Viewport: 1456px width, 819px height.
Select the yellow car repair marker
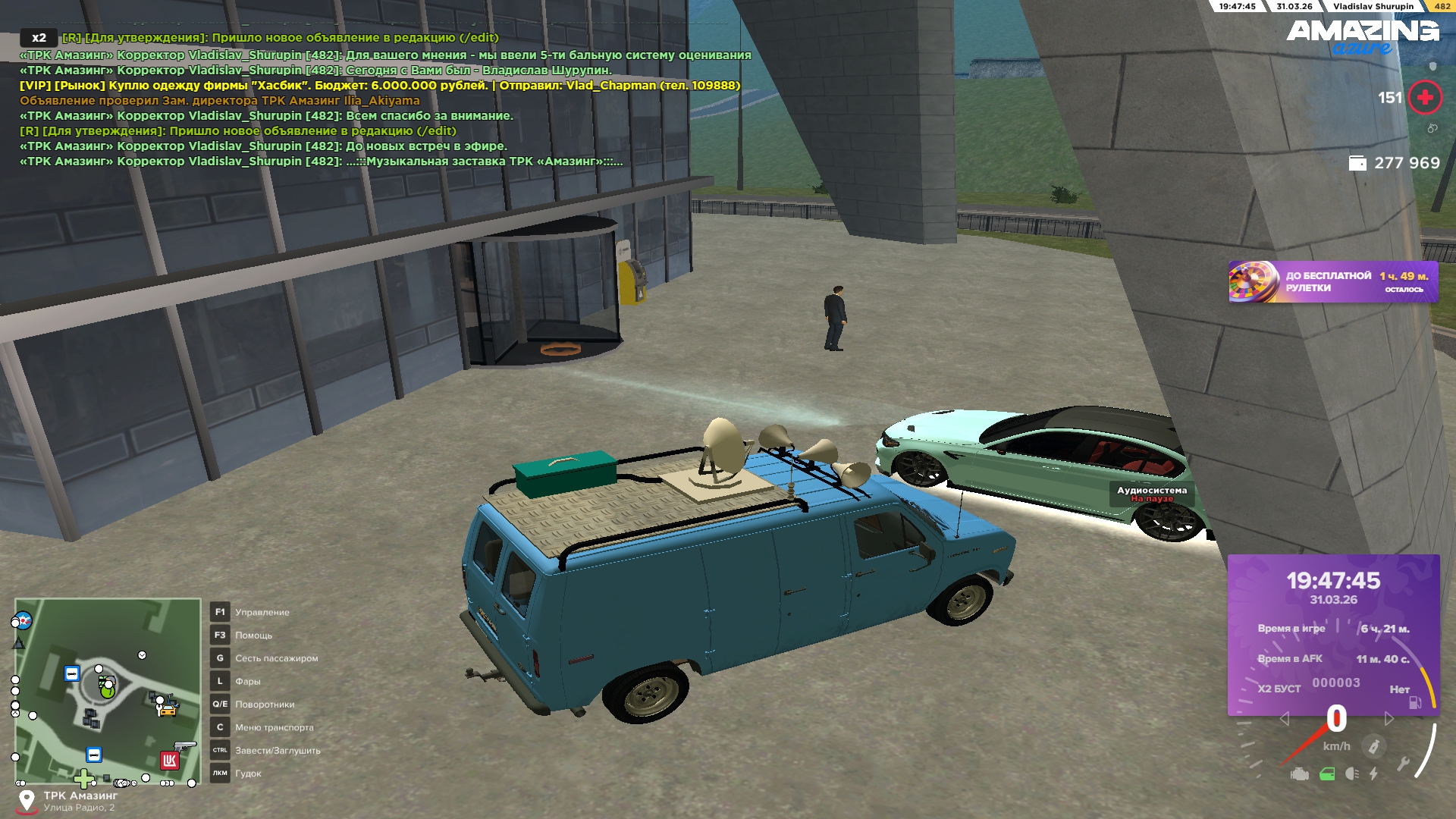(x=166, y=710)
